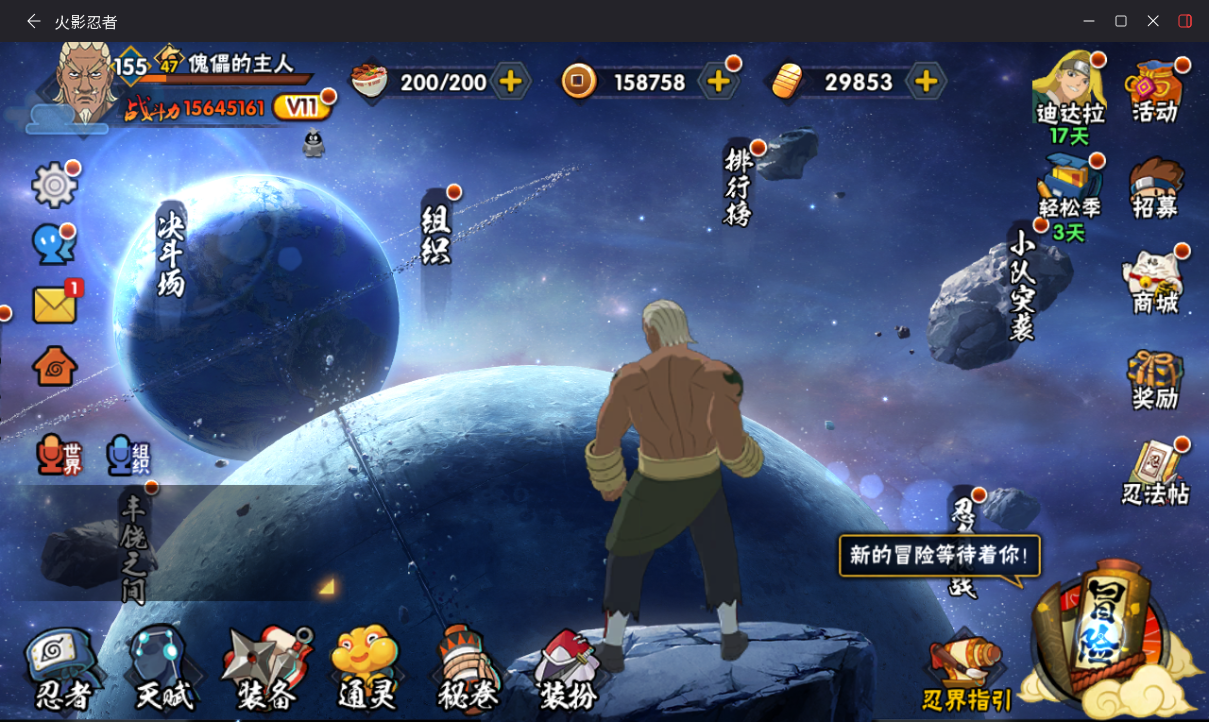The height and width of the screenshot is (722, 1209).
Task: Open the 排行榜 leaderboard
Action: 738,186
